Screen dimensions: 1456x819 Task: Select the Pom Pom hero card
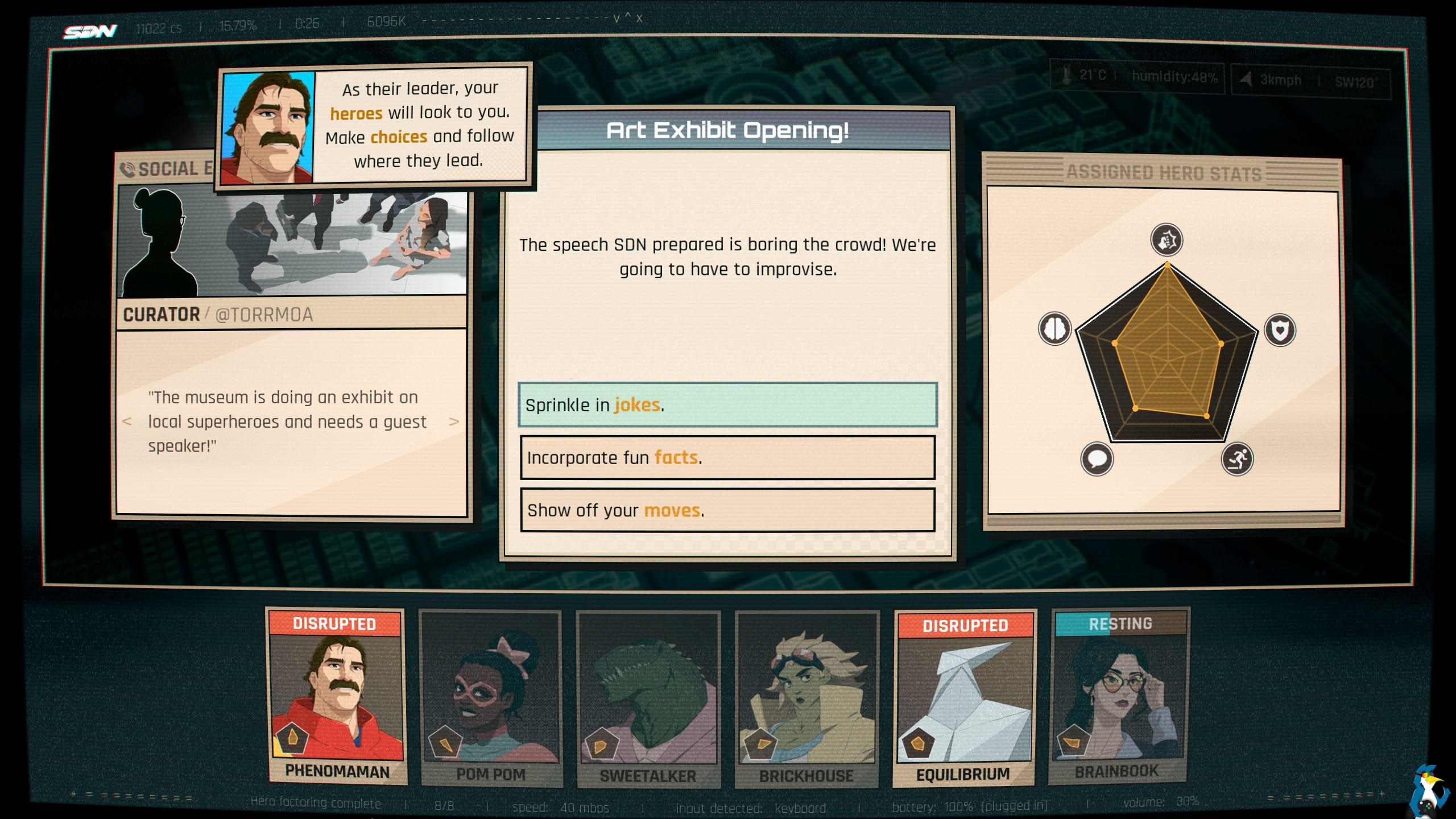(x=491, y=698)
